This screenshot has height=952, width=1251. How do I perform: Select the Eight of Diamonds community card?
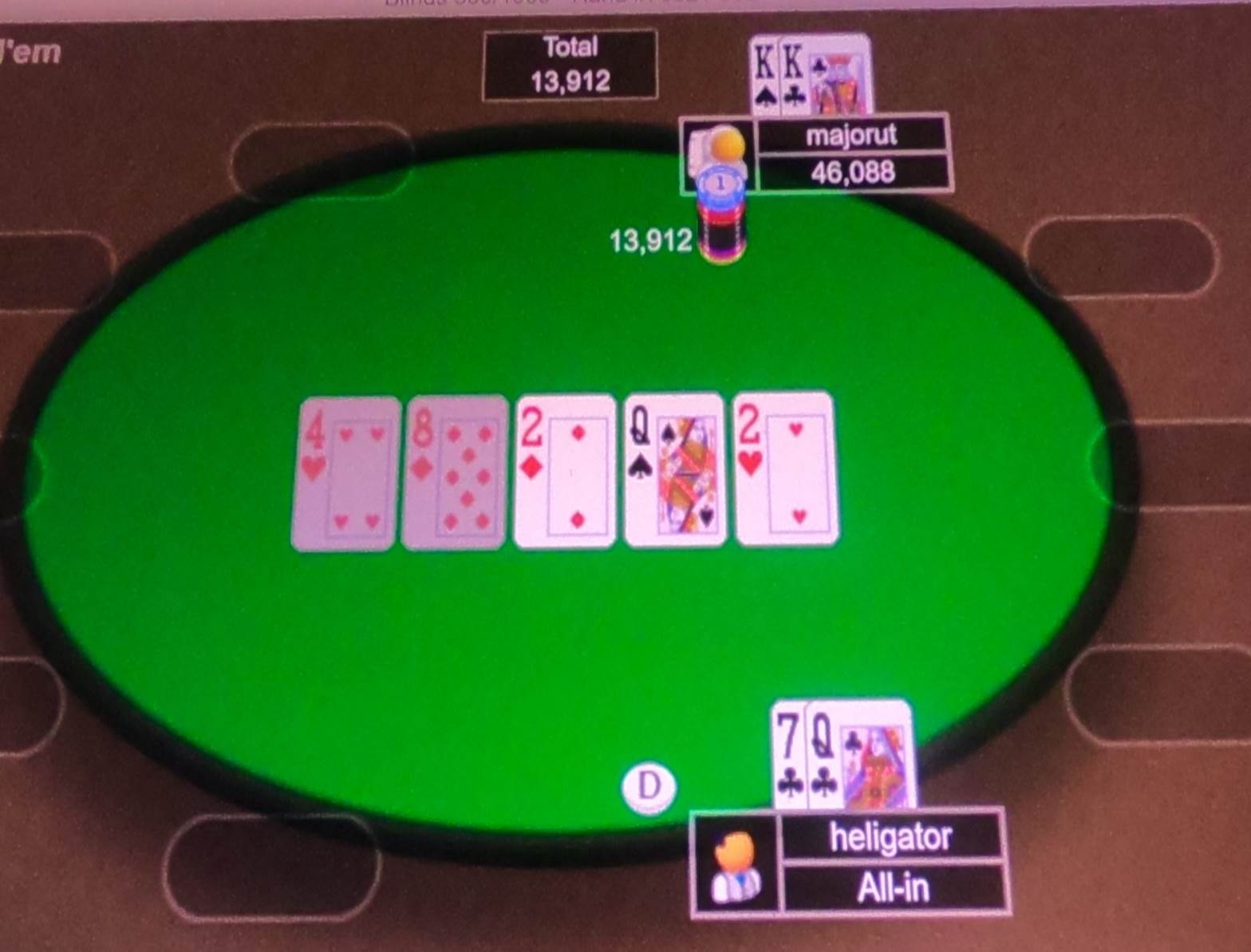456,471
